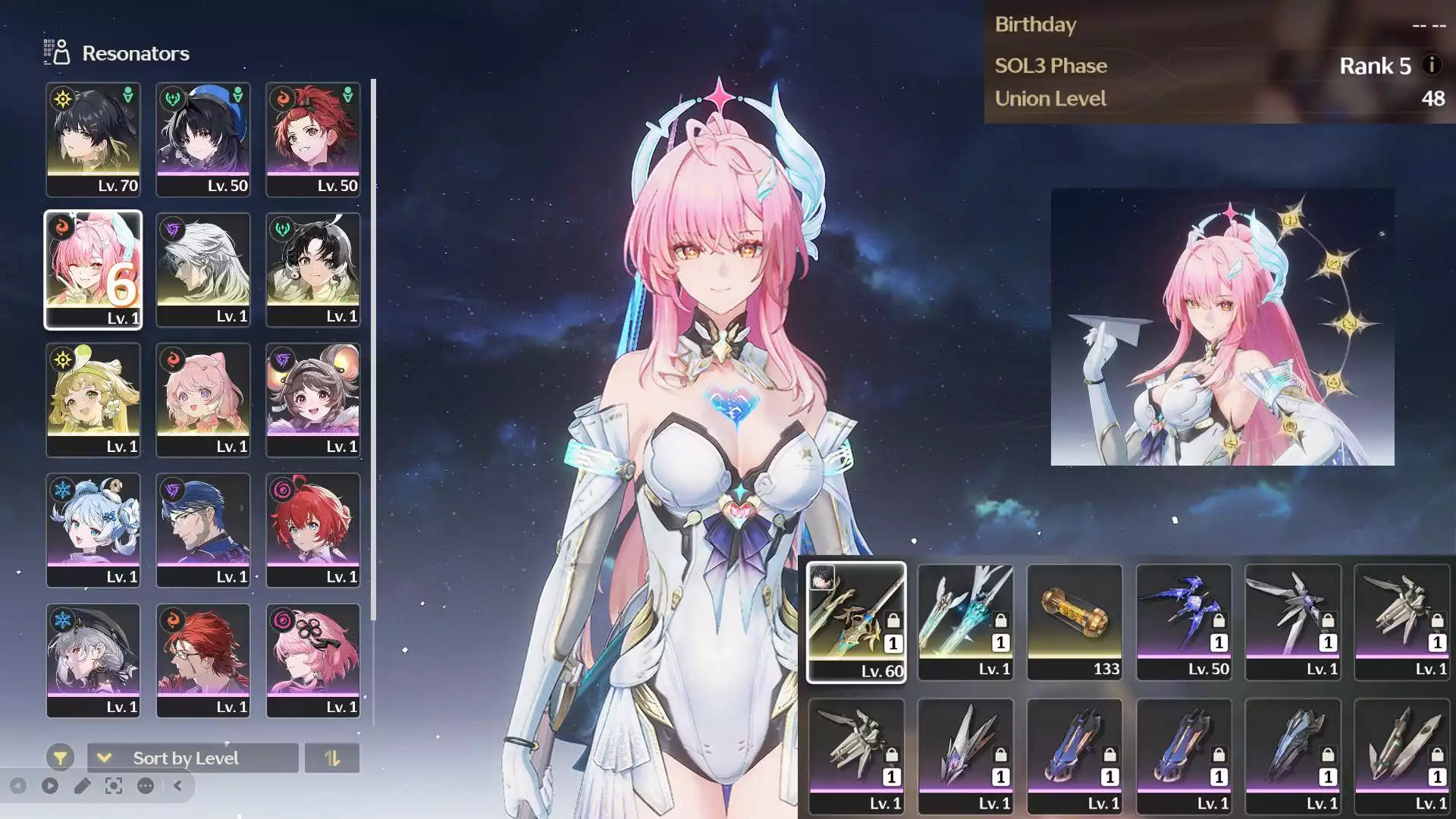Screen dimensions: 1456x819
Task: View info next to SOL3 Phase Rank 5
Action: click(1432, 66)
